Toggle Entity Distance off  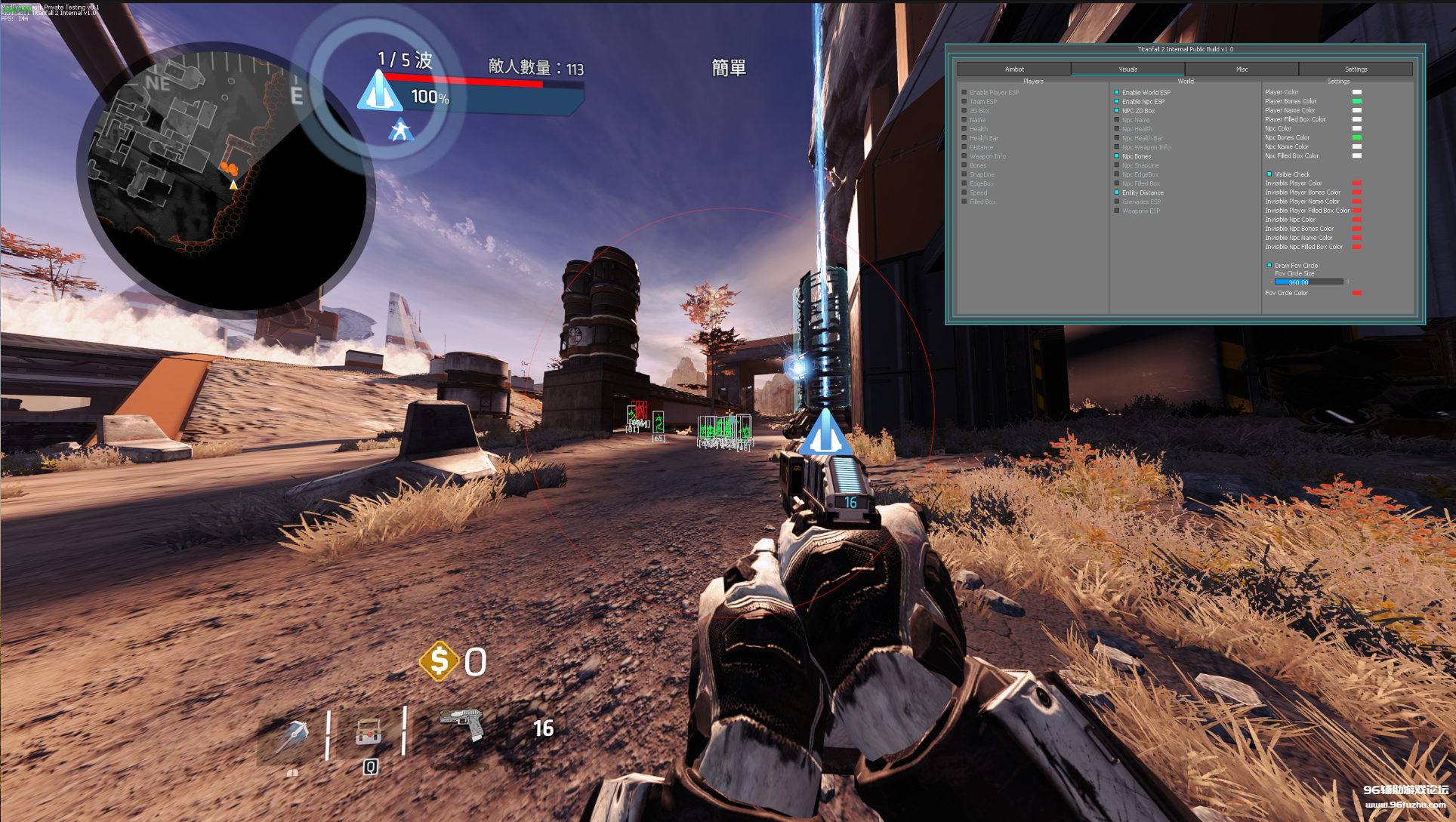click(x=1117, y=192)
